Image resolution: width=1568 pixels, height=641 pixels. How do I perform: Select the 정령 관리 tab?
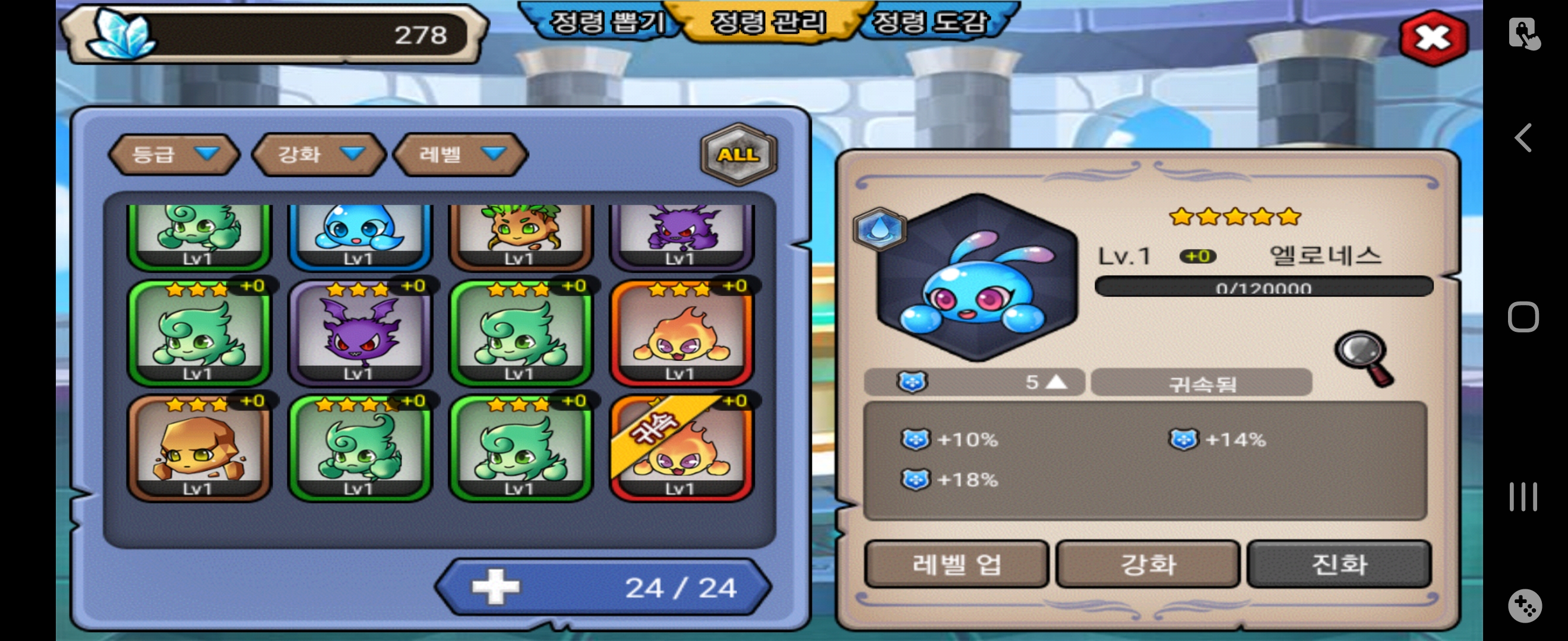[768, 23]
